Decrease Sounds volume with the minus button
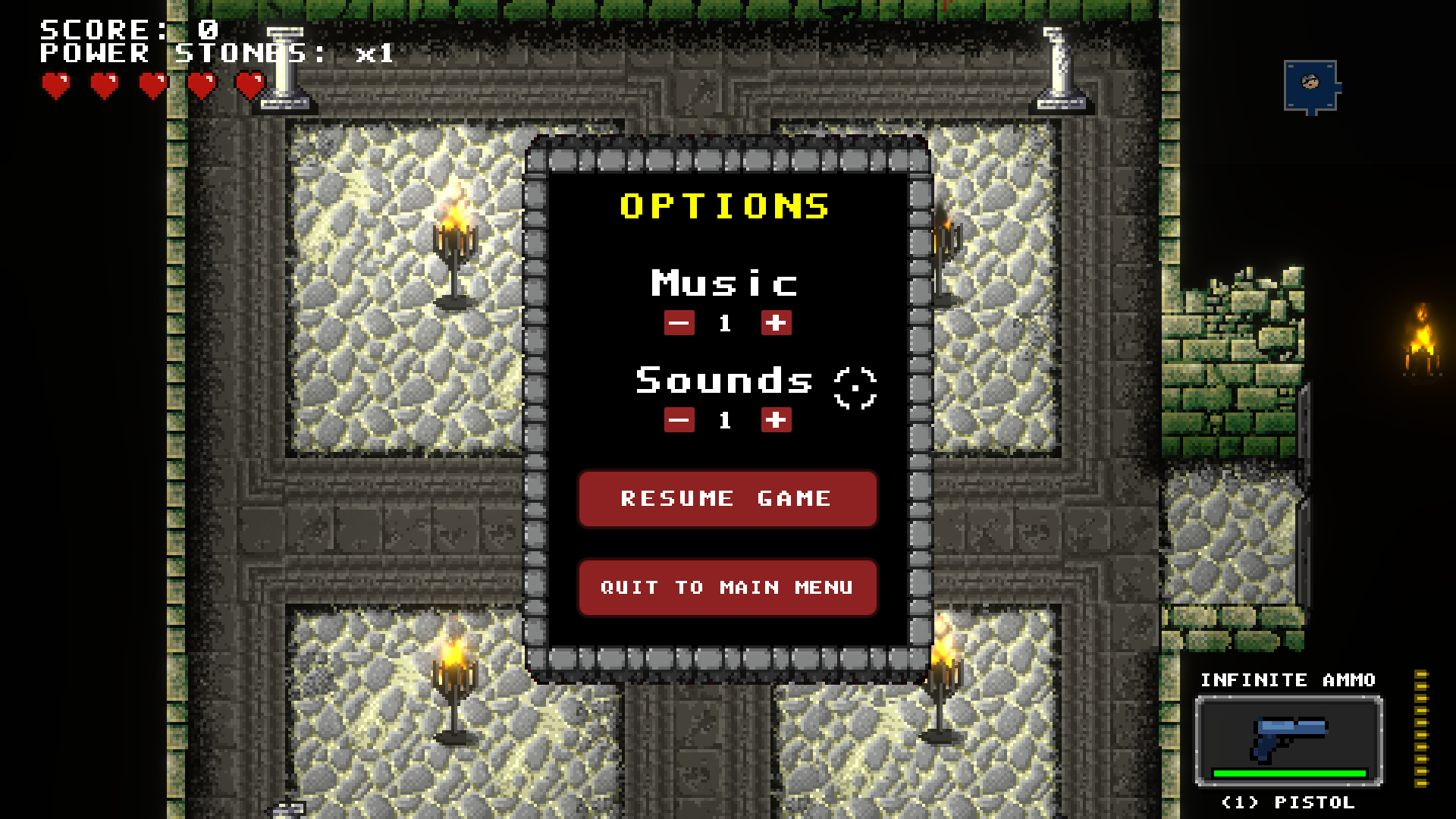Viewport: 1456px width, 819px height. click(679, 420)
